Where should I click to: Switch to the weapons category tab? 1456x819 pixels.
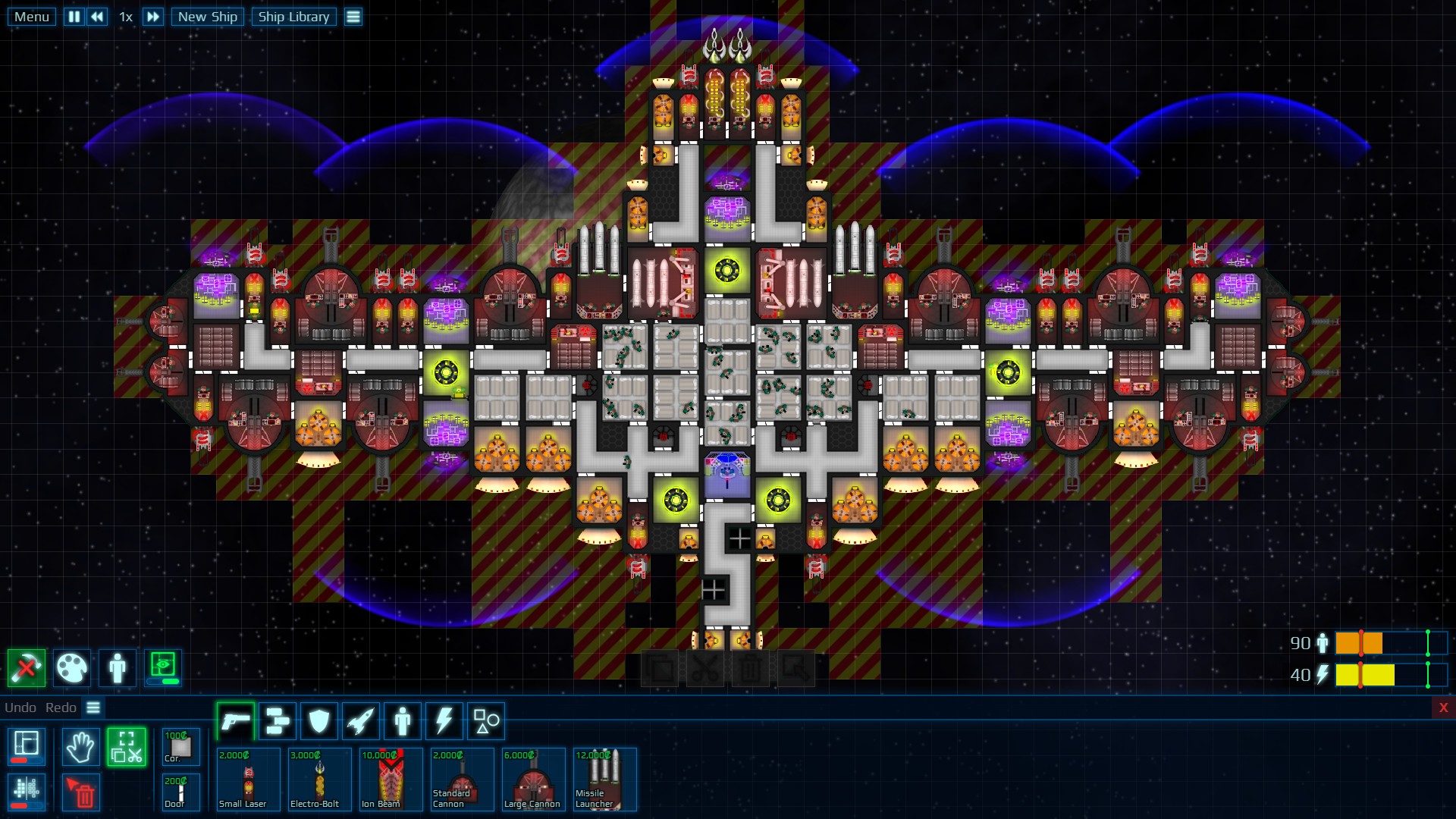[x=234, y=720]
